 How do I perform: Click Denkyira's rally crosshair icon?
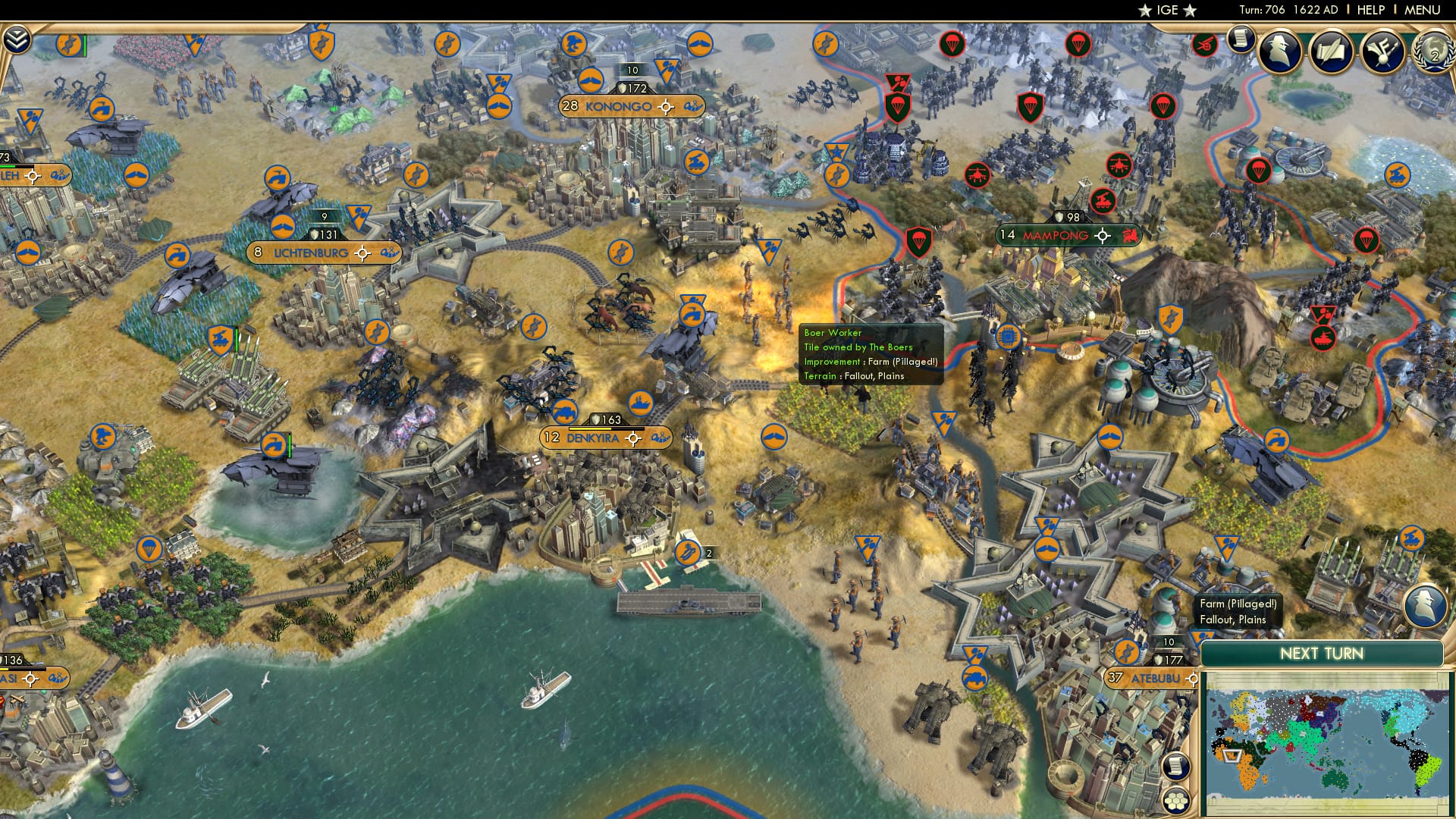pyautogui.click(x=632, y=438)
